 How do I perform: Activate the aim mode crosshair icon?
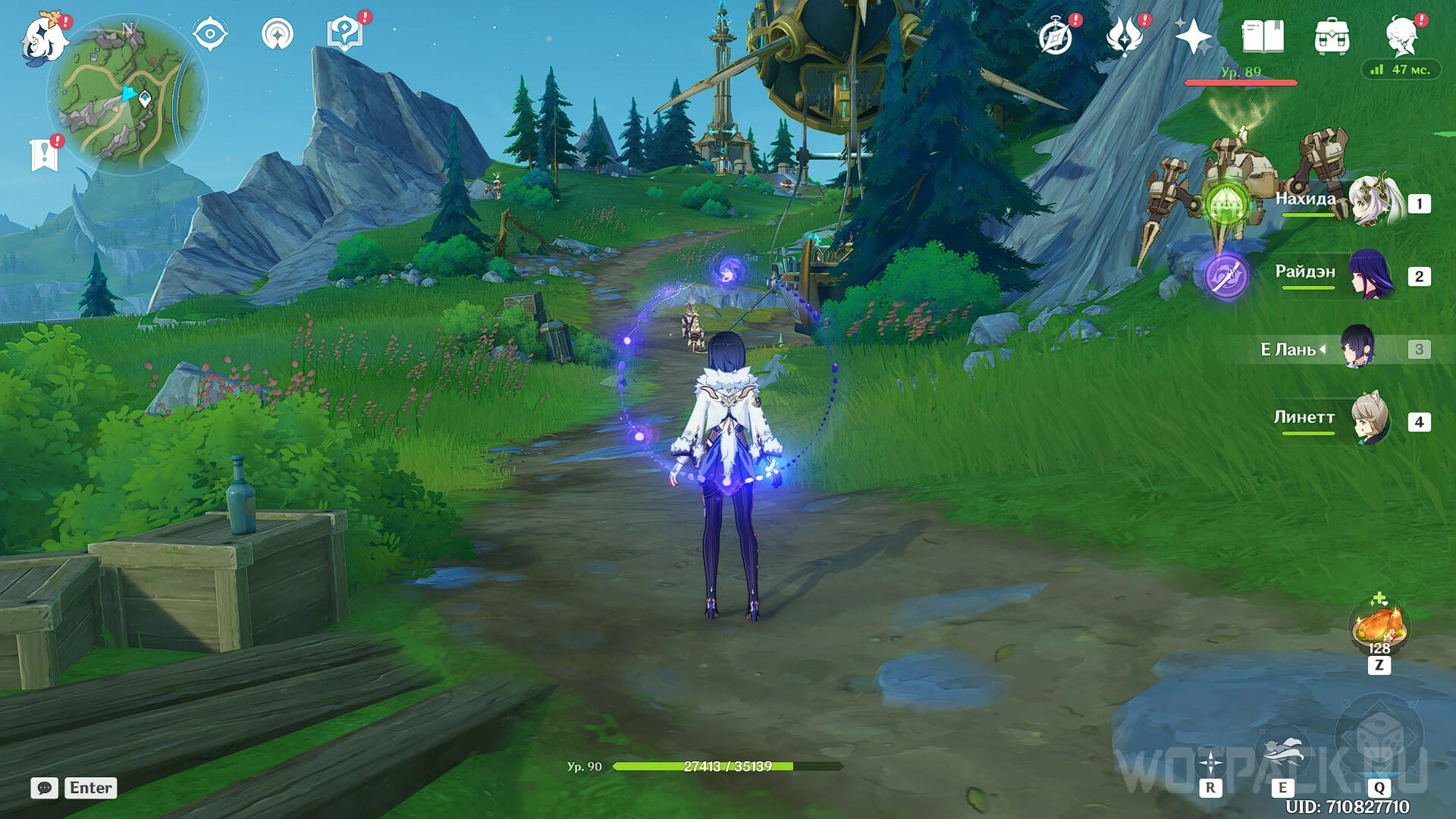1210,763
